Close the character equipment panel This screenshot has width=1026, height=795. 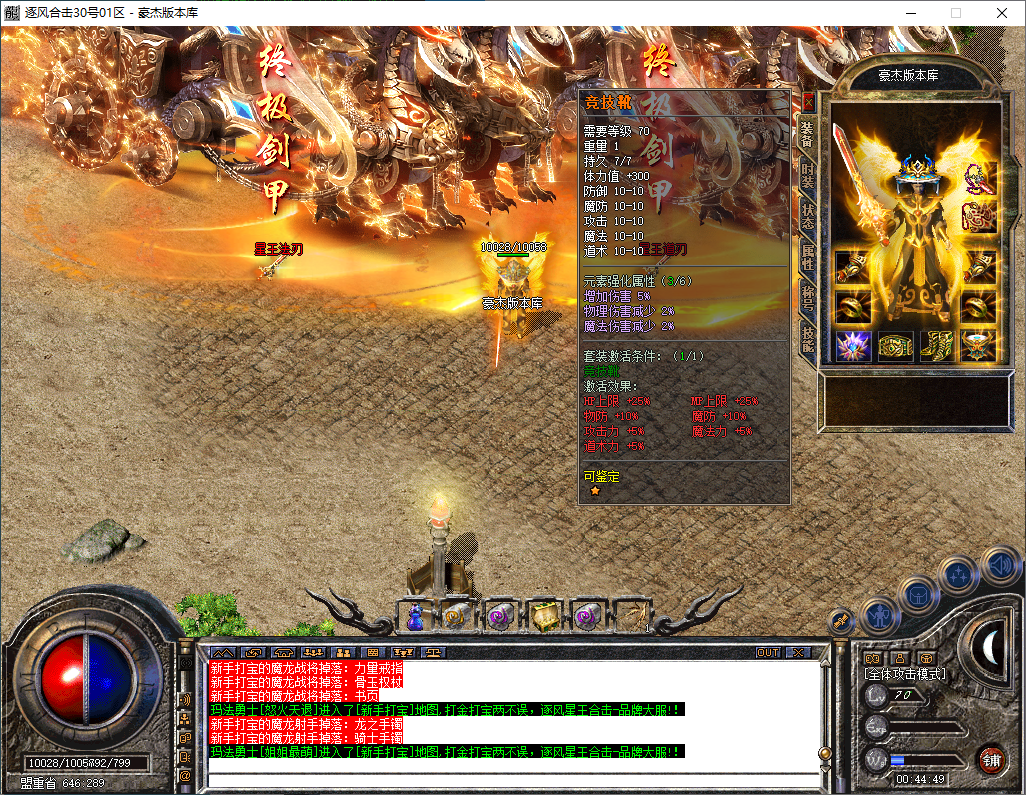809,101
